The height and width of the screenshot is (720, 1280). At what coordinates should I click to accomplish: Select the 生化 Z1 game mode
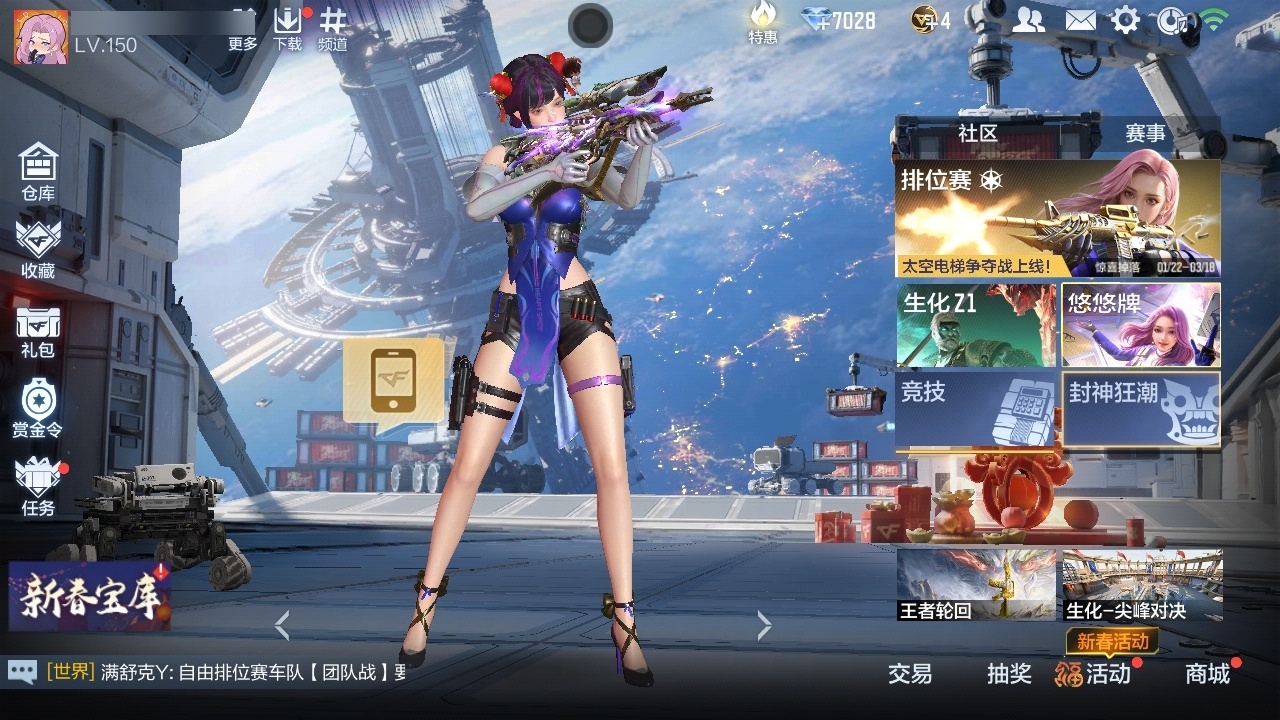coord(976,325)
